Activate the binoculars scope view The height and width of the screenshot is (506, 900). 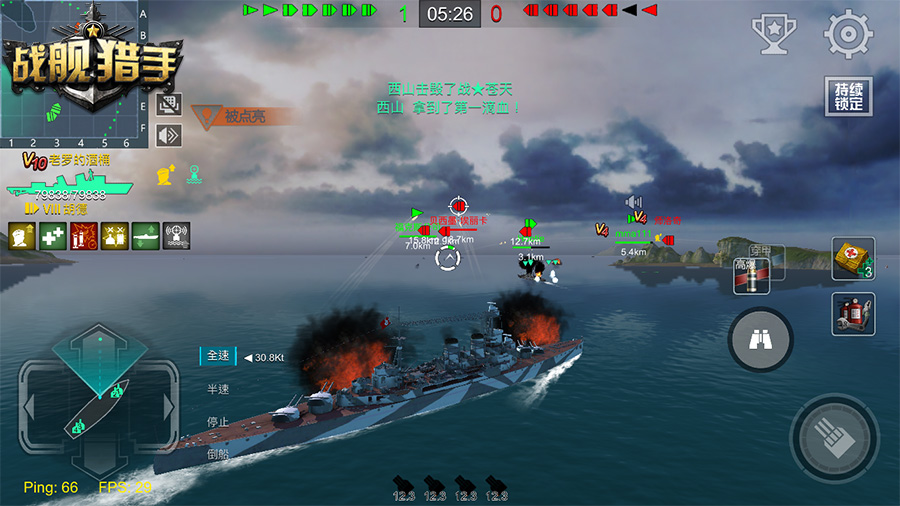pyautogui.click(x=760, y=341)
